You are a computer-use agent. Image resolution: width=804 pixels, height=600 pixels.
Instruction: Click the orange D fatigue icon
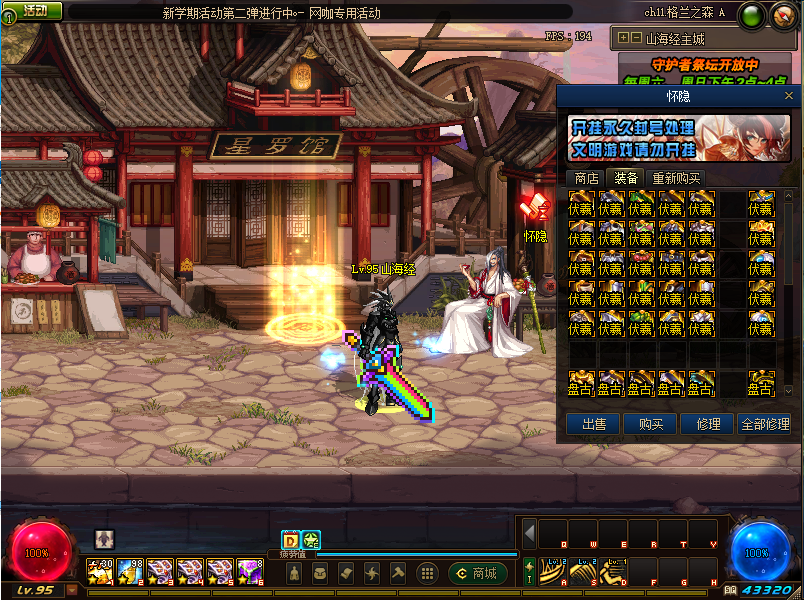[290, 538]
